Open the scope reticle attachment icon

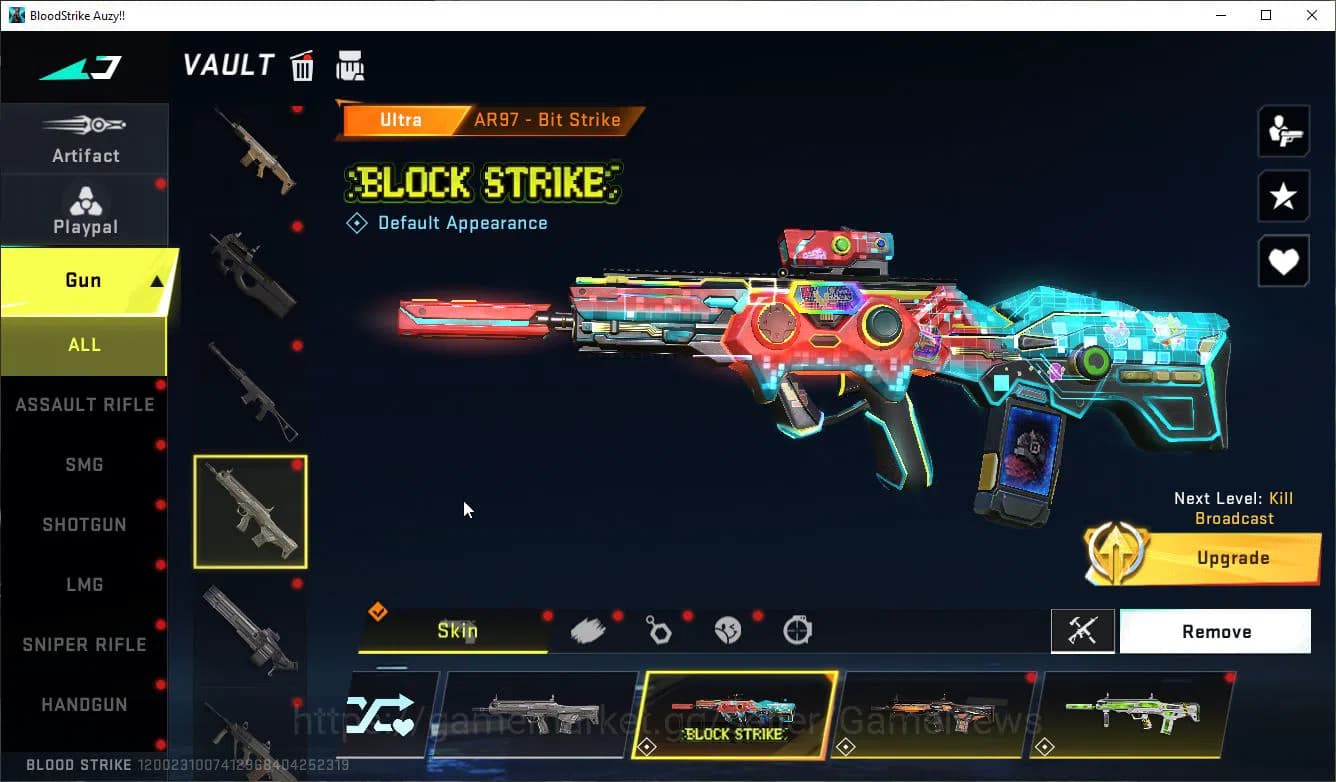click(x=795, y=628)
